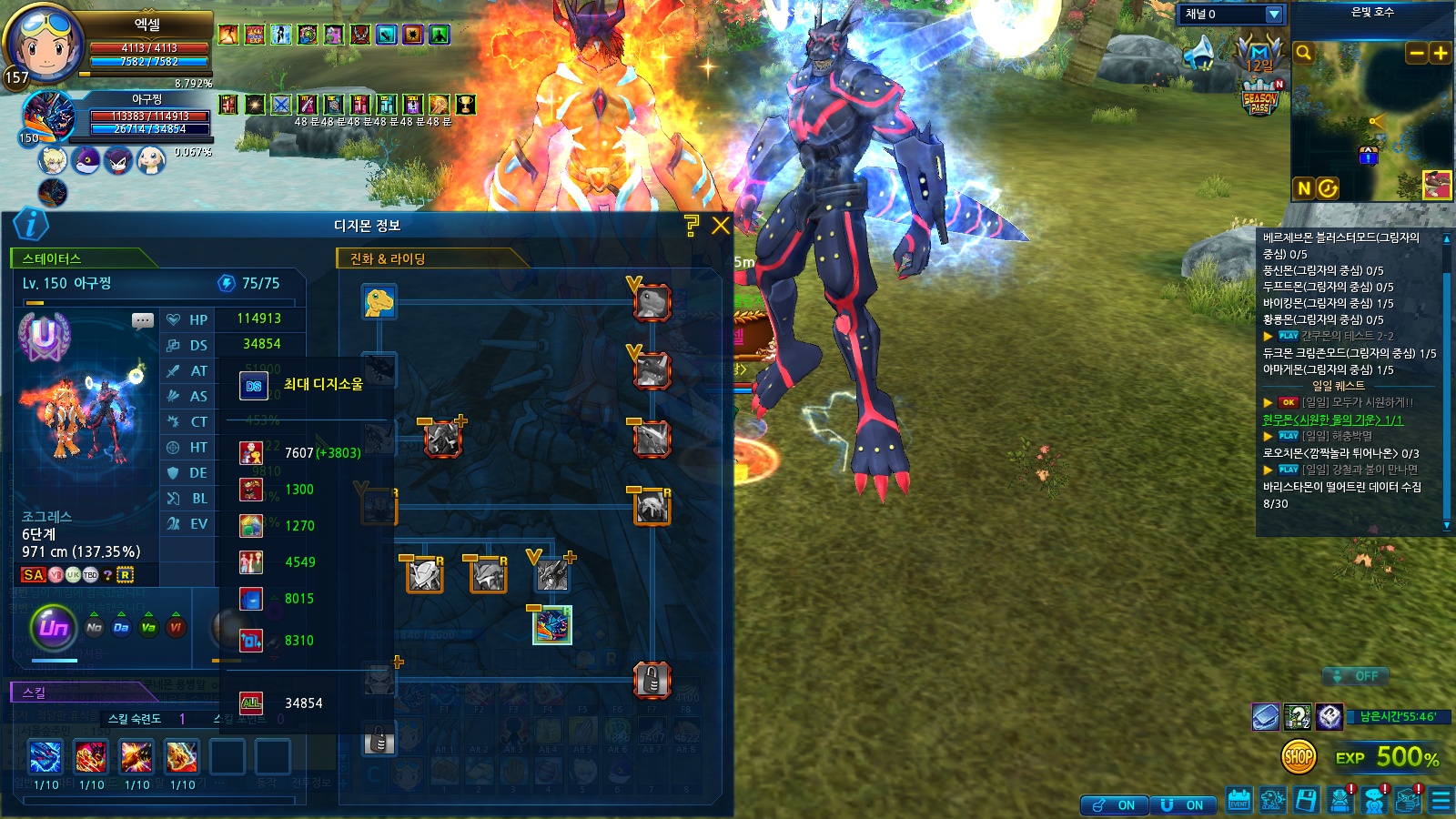
Task: Zoom in the minimap with plus button
Action: pyautogui.click(x=1441, y=54)
